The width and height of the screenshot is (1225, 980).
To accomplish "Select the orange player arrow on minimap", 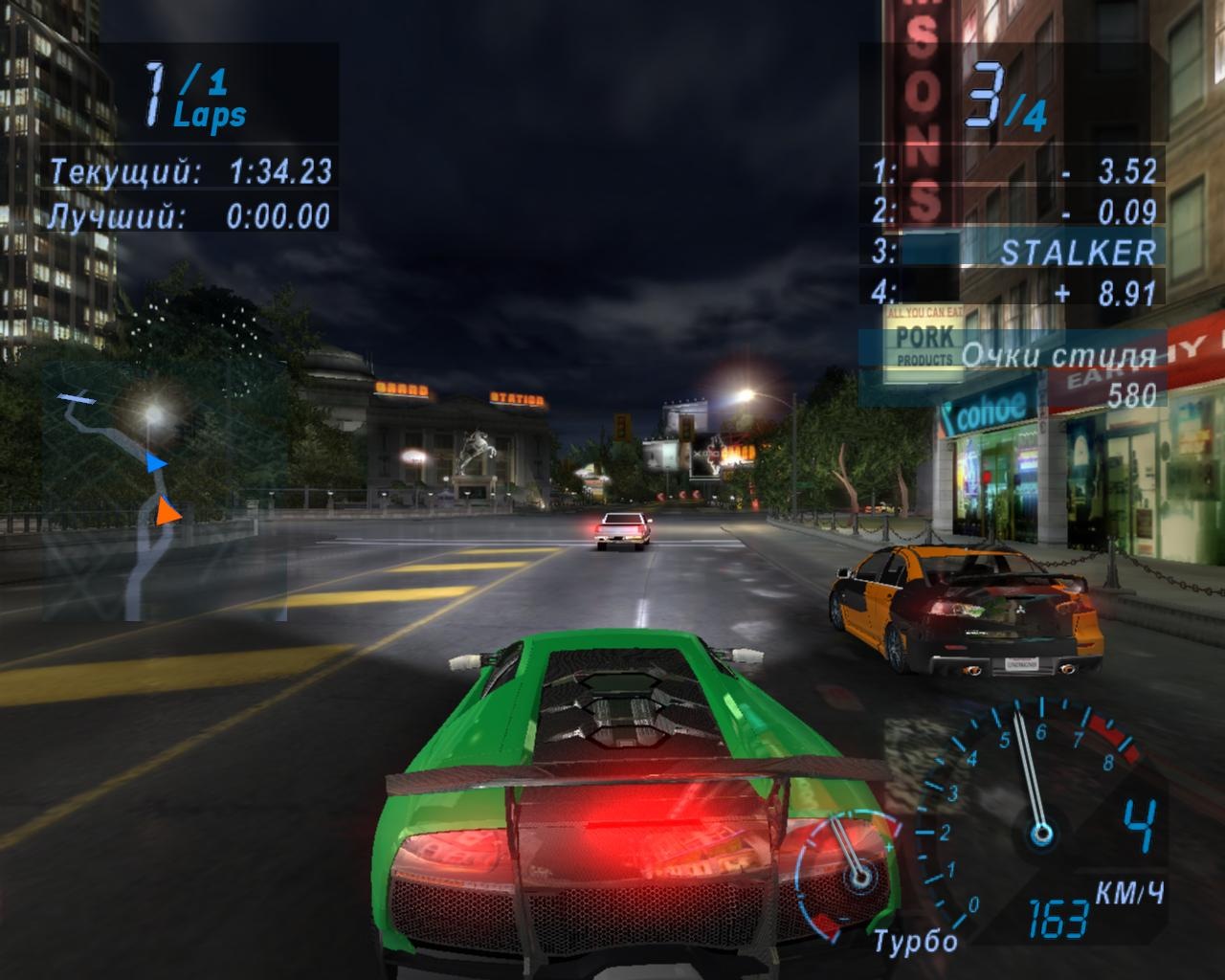I will click(x=168, y=512).
